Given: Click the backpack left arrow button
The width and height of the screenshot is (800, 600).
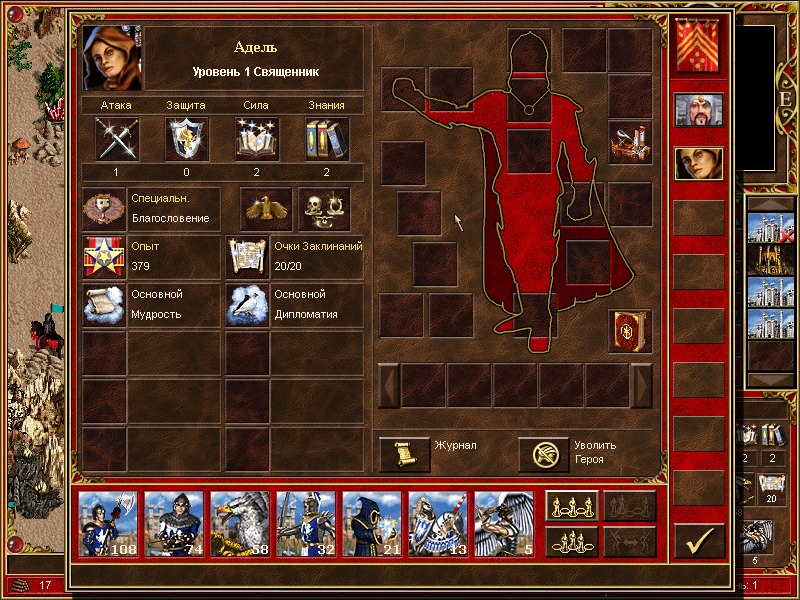Looking at the screenshot, I should tap(388, 385).
